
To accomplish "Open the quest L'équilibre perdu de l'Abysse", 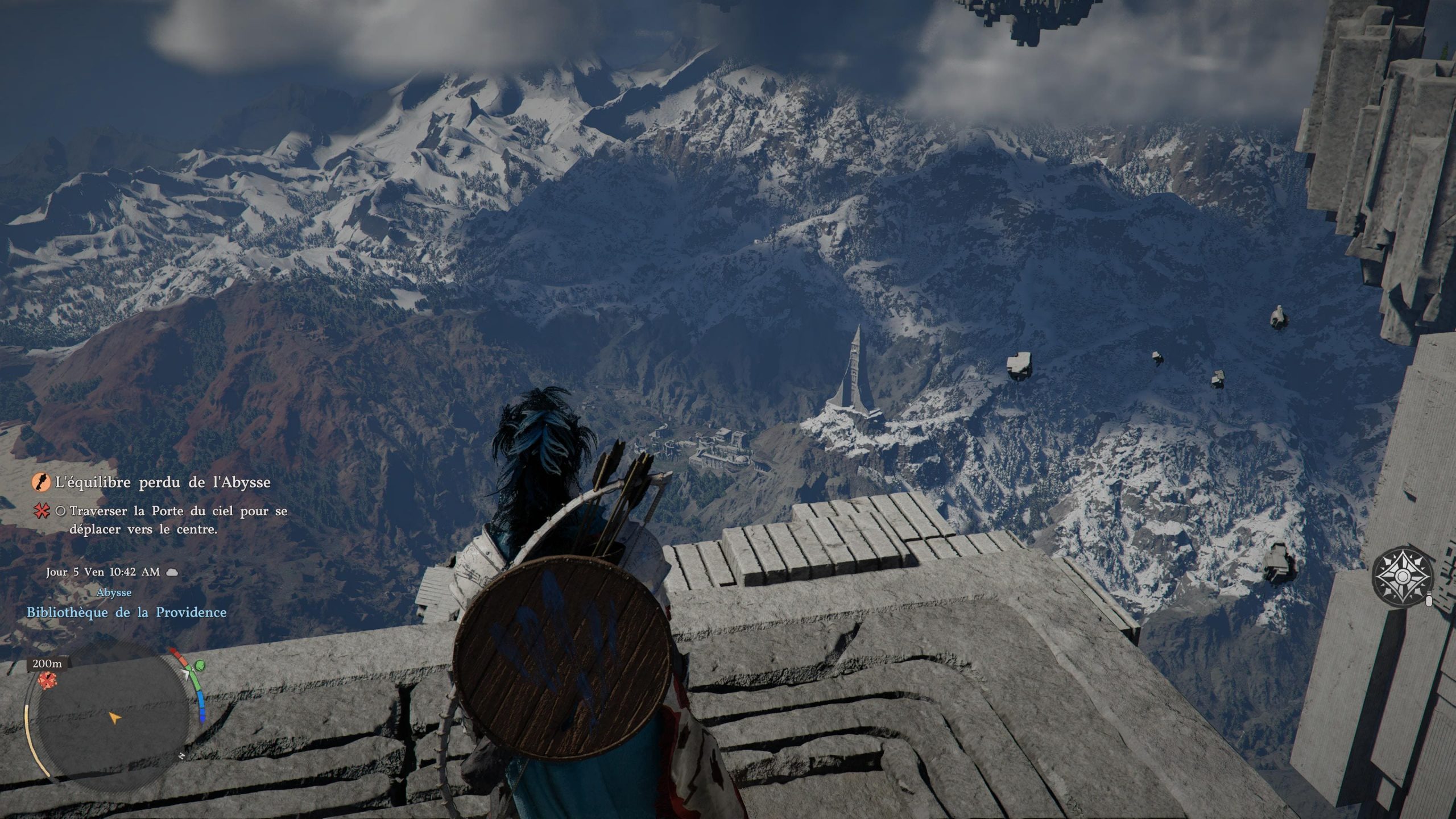I will 163,483.
